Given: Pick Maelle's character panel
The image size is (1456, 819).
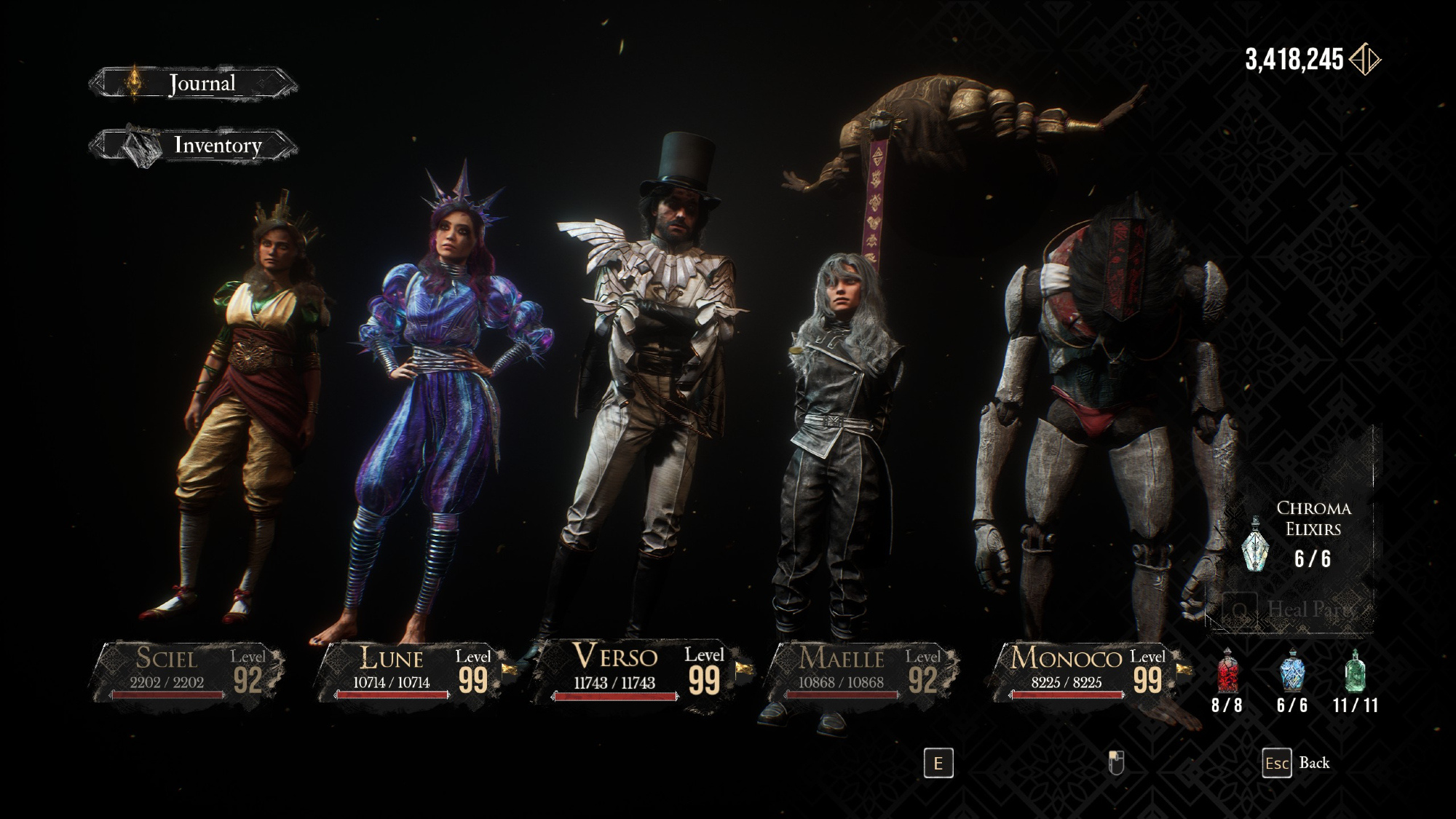Looking at the screenshot, I should (863, 670).
